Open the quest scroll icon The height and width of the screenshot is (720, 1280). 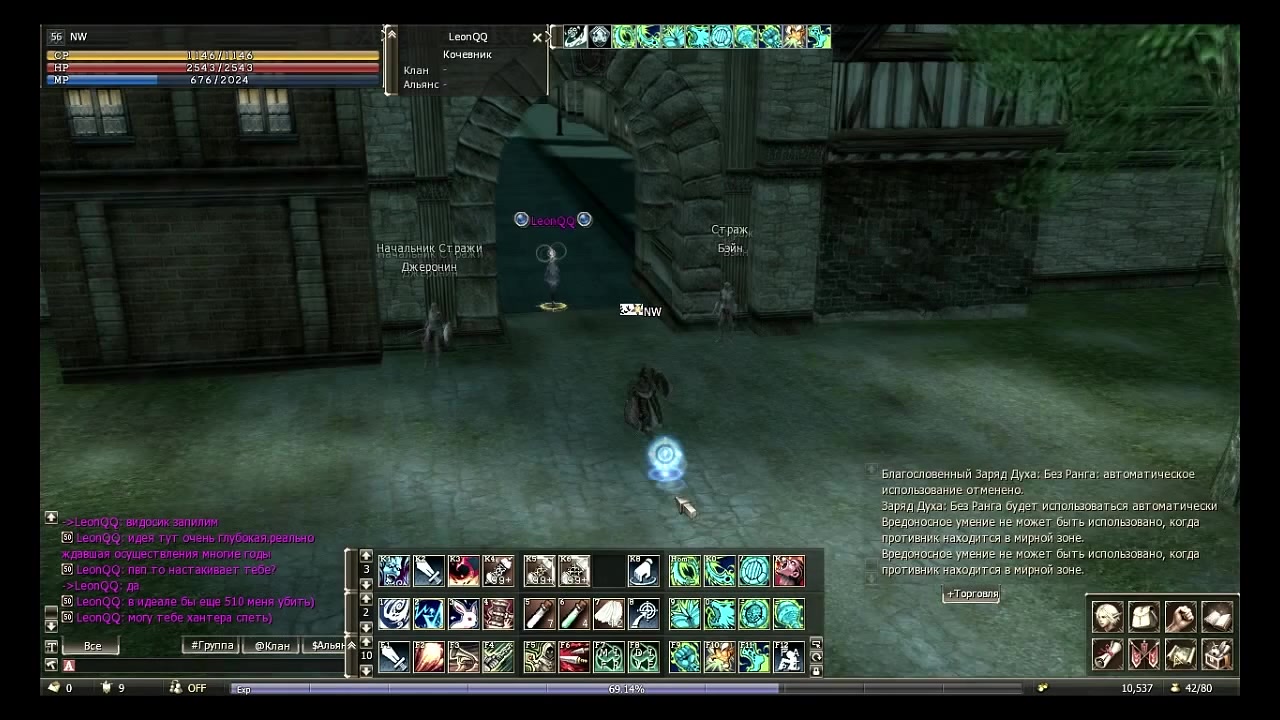[x=1107, y=654]
